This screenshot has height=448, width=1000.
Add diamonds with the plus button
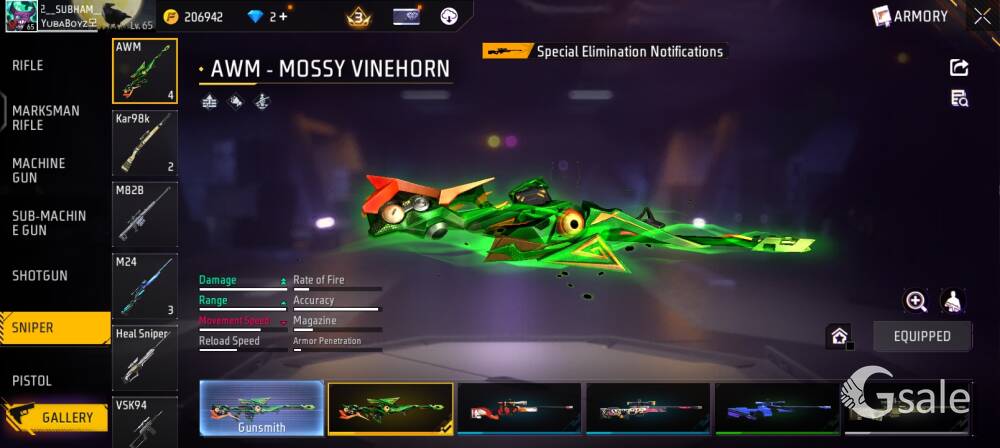(x=283, y=17)
